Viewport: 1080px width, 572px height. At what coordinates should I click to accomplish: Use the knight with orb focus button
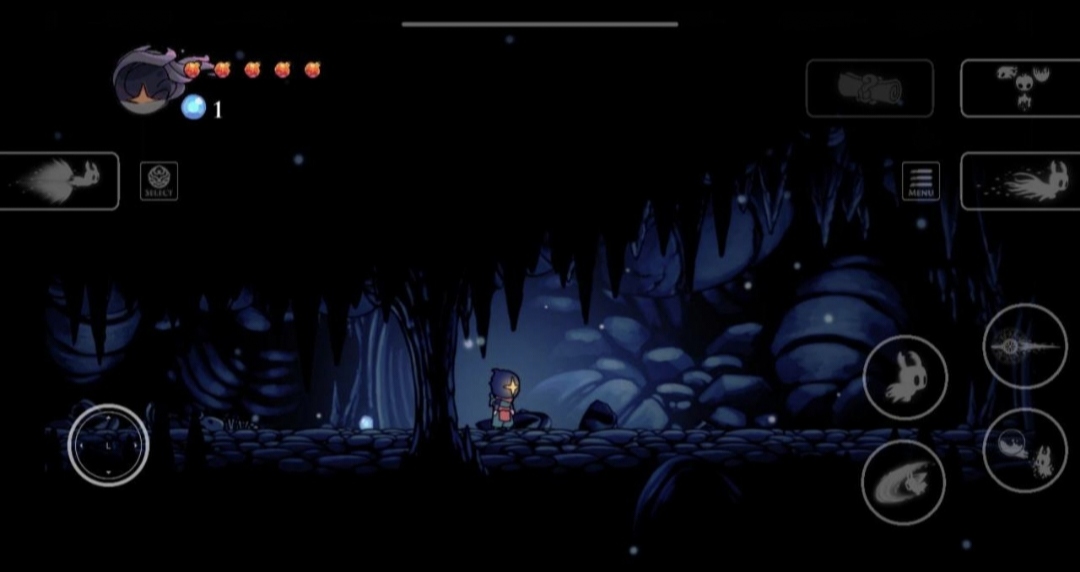[x=1025, y=450]
